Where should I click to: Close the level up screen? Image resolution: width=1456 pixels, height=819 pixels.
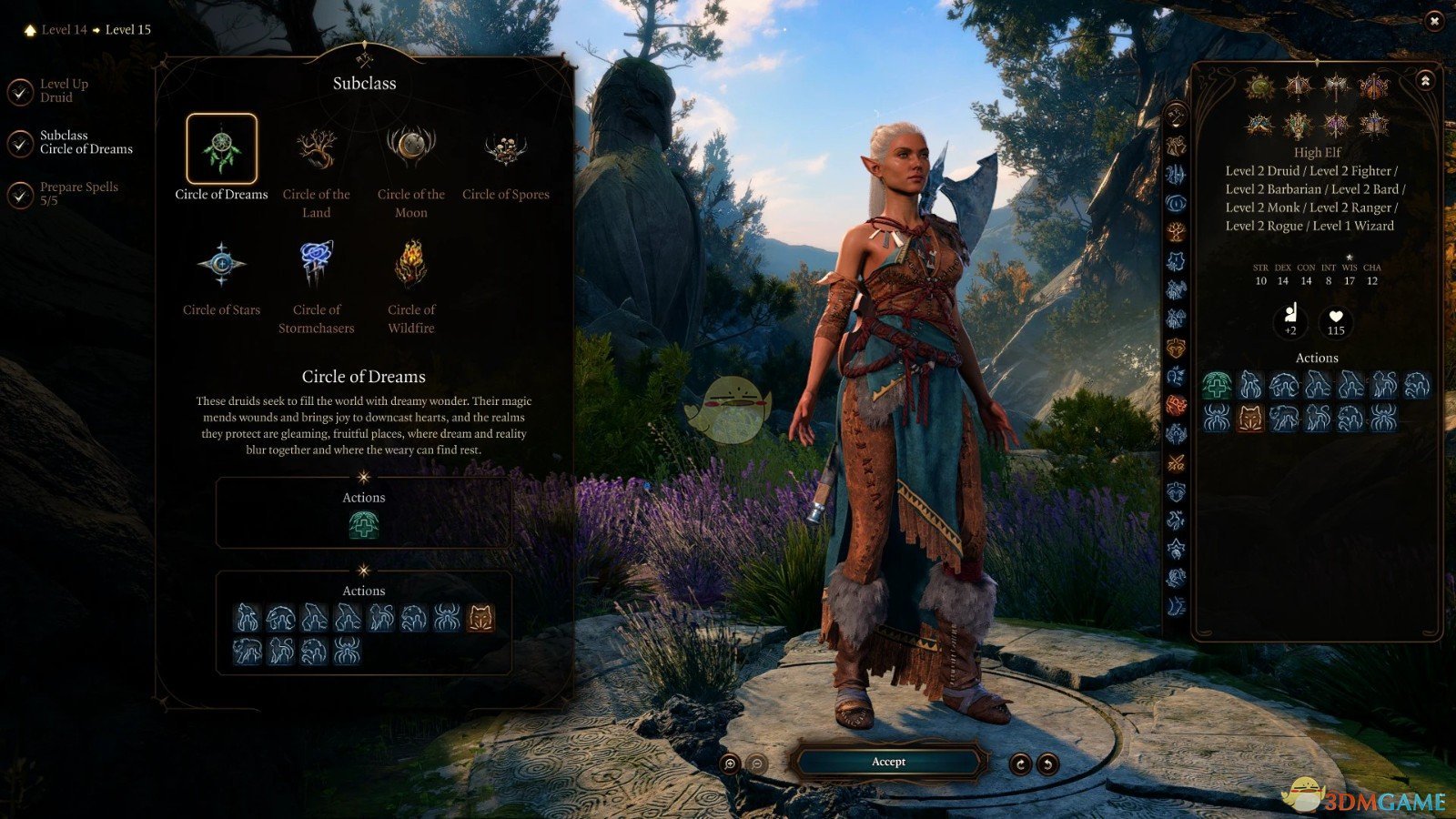click(1434, 21)
